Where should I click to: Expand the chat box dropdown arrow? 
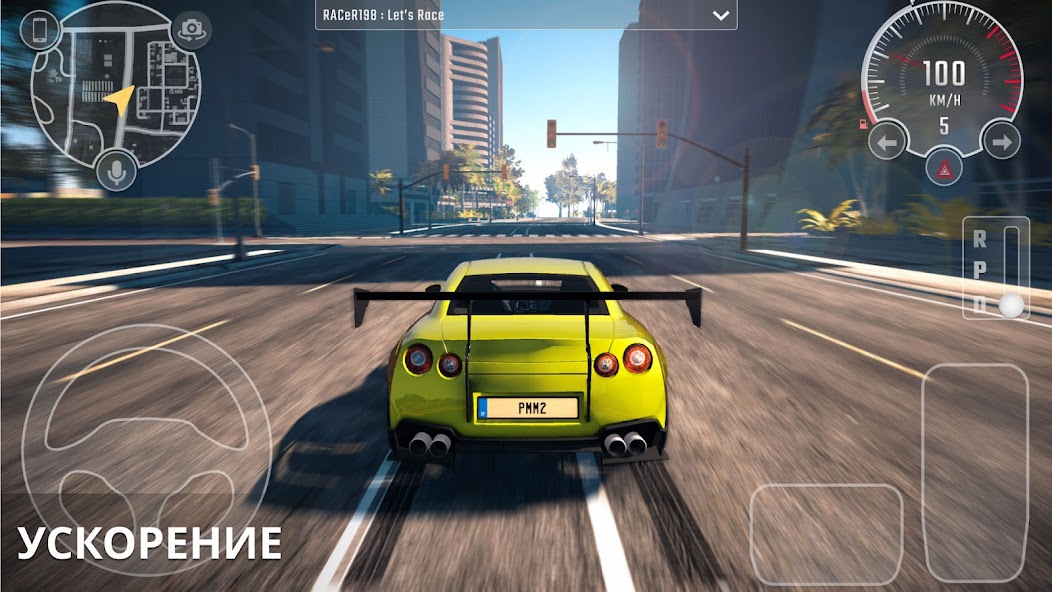pos(720,15)
